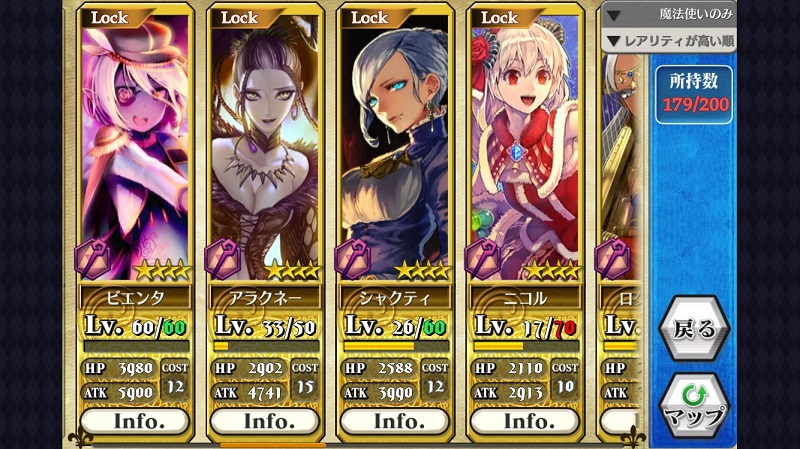The height and width of the screenshot is (449, 800).
Task: Select the ニコル character card
Action: tap(525, 150)
